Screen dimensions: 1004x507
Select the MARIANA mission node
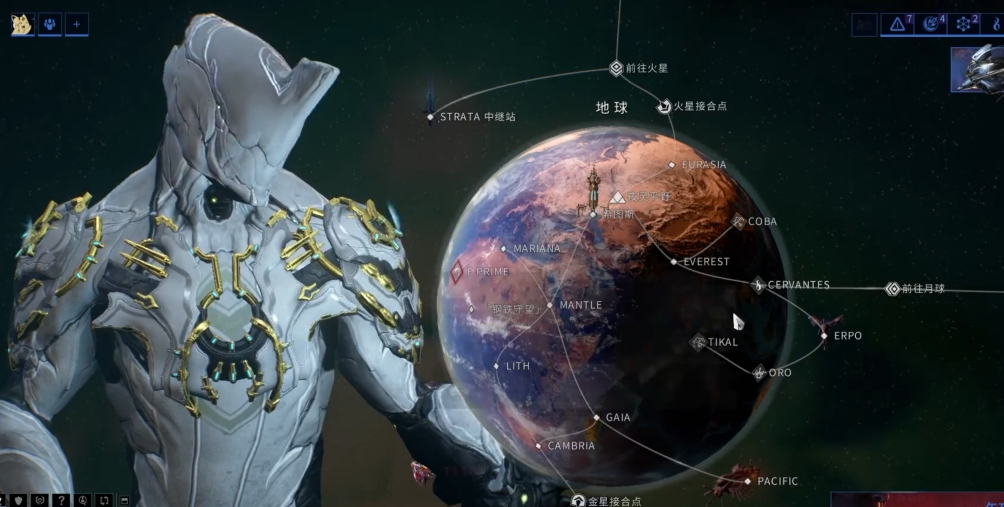504,248
